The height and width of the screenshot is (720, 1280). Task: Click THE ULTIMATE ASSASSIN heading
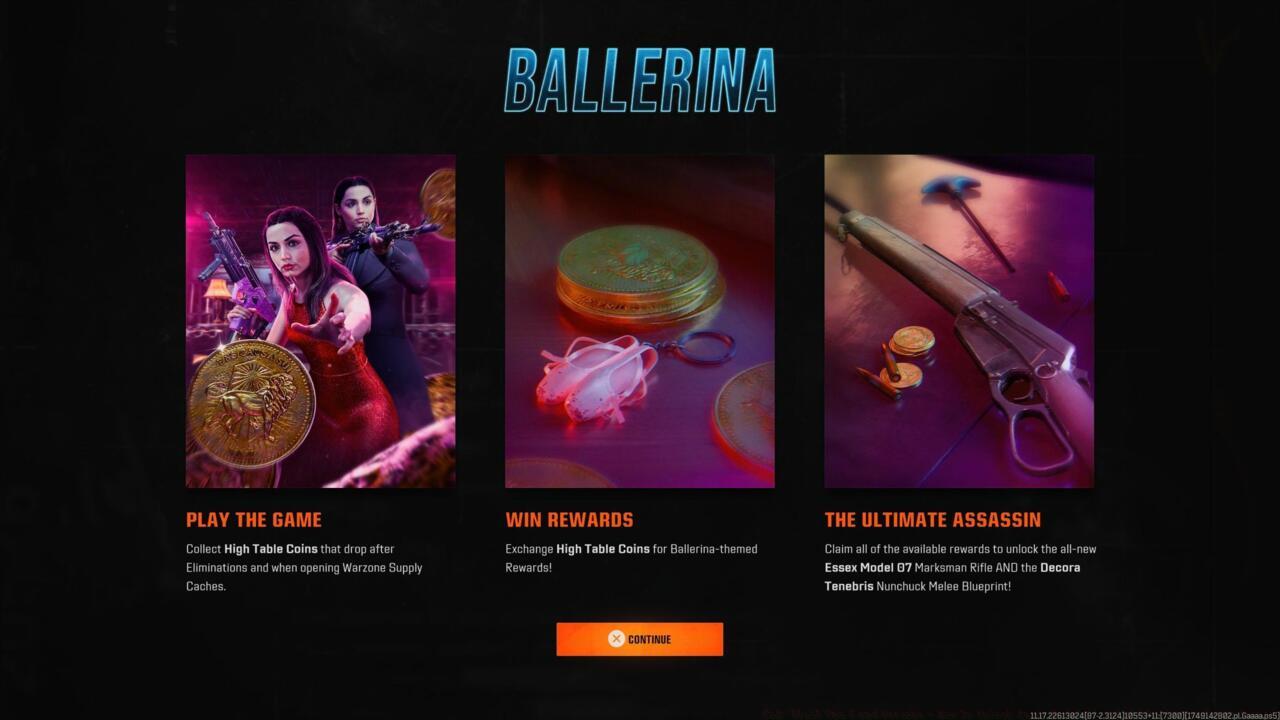tap(932, 519)
